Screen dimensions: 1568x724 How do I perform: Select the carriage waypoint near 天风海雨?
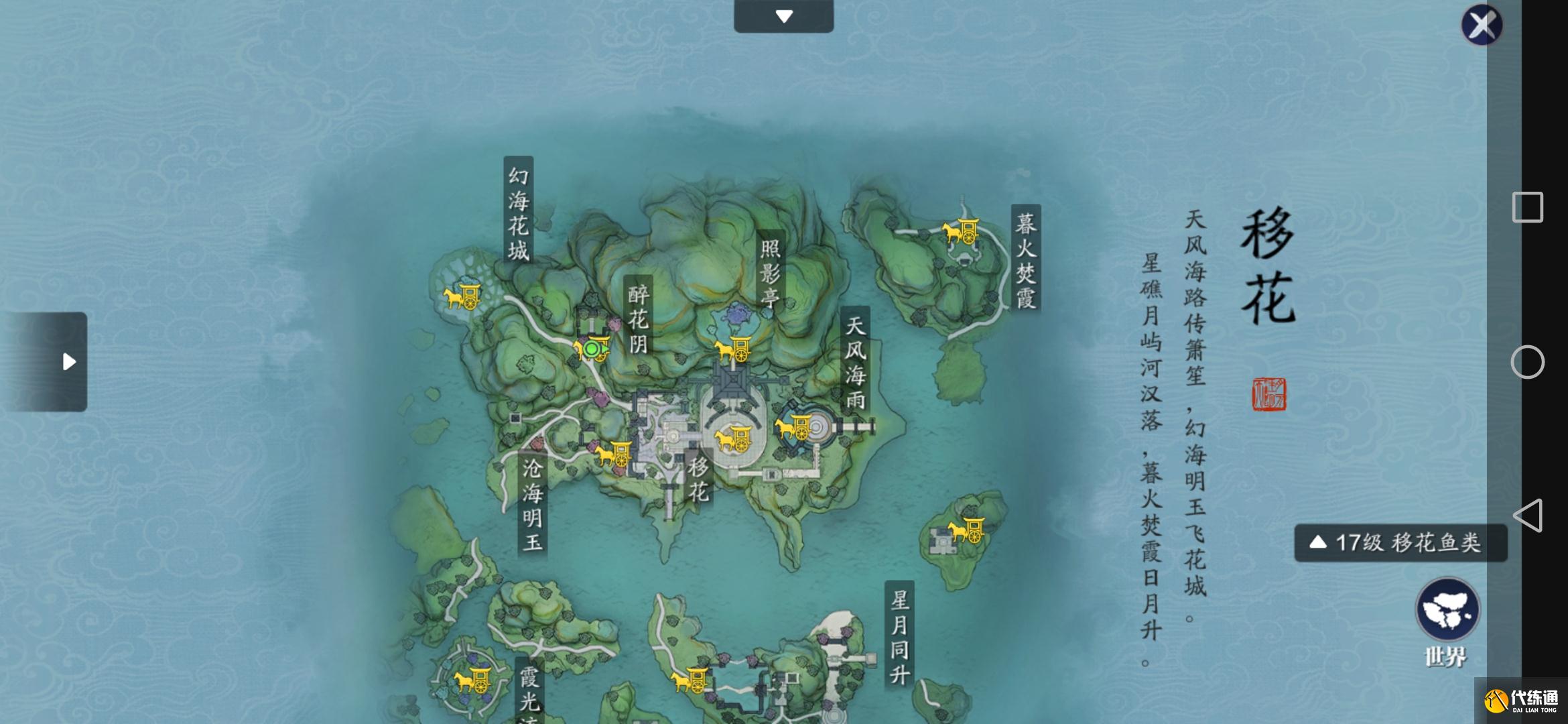(794, 426)
